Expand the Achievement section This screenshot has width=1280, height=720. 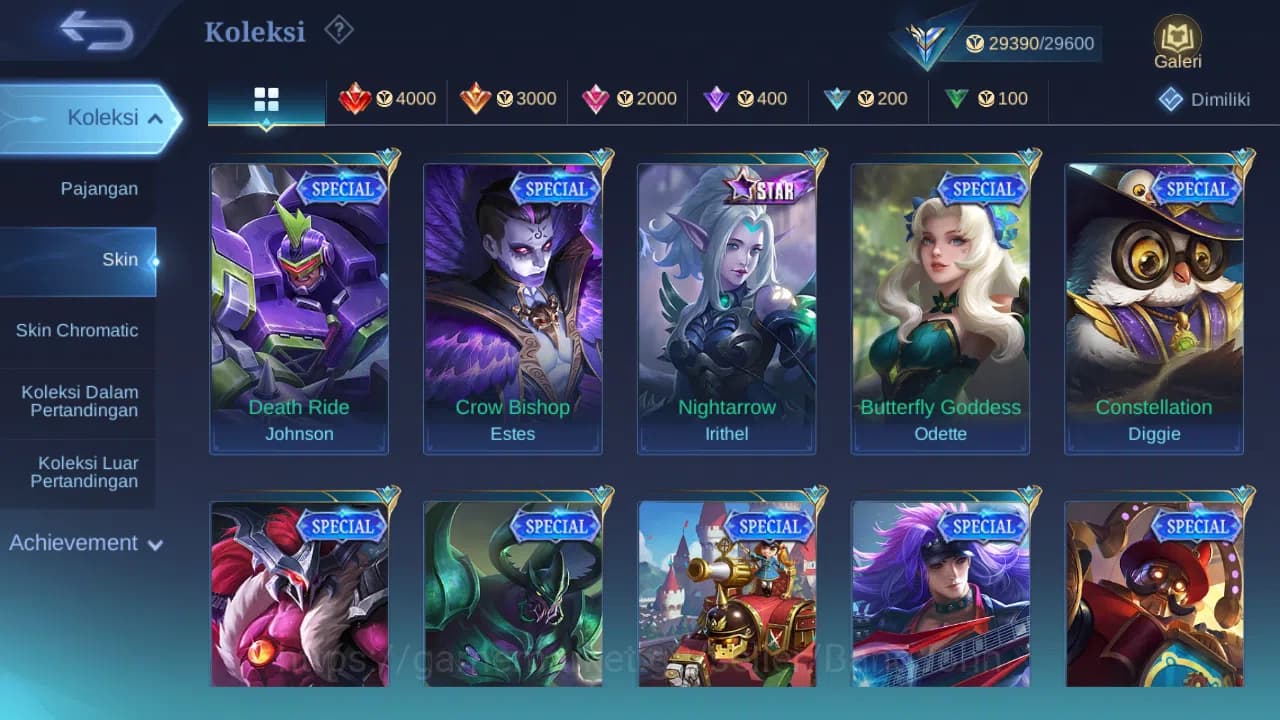click(84, 543)
